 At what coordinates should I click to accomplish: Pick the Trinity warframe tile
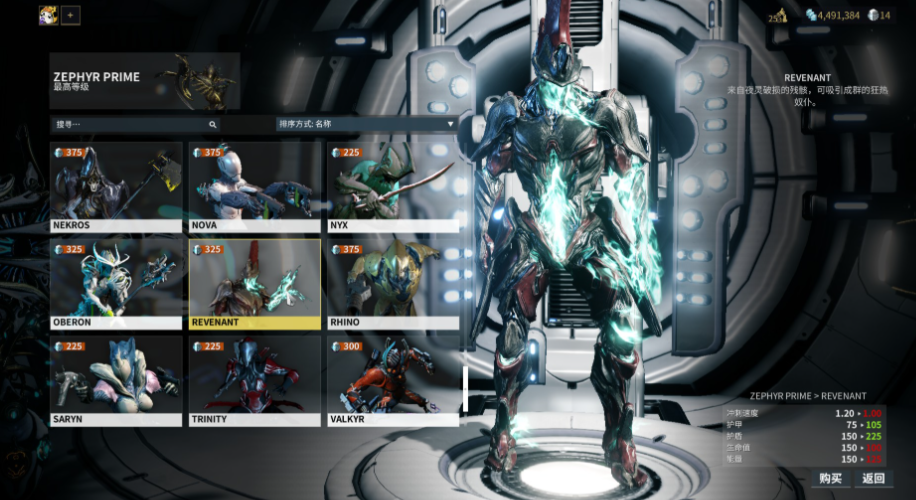click(x=254, y=380)
